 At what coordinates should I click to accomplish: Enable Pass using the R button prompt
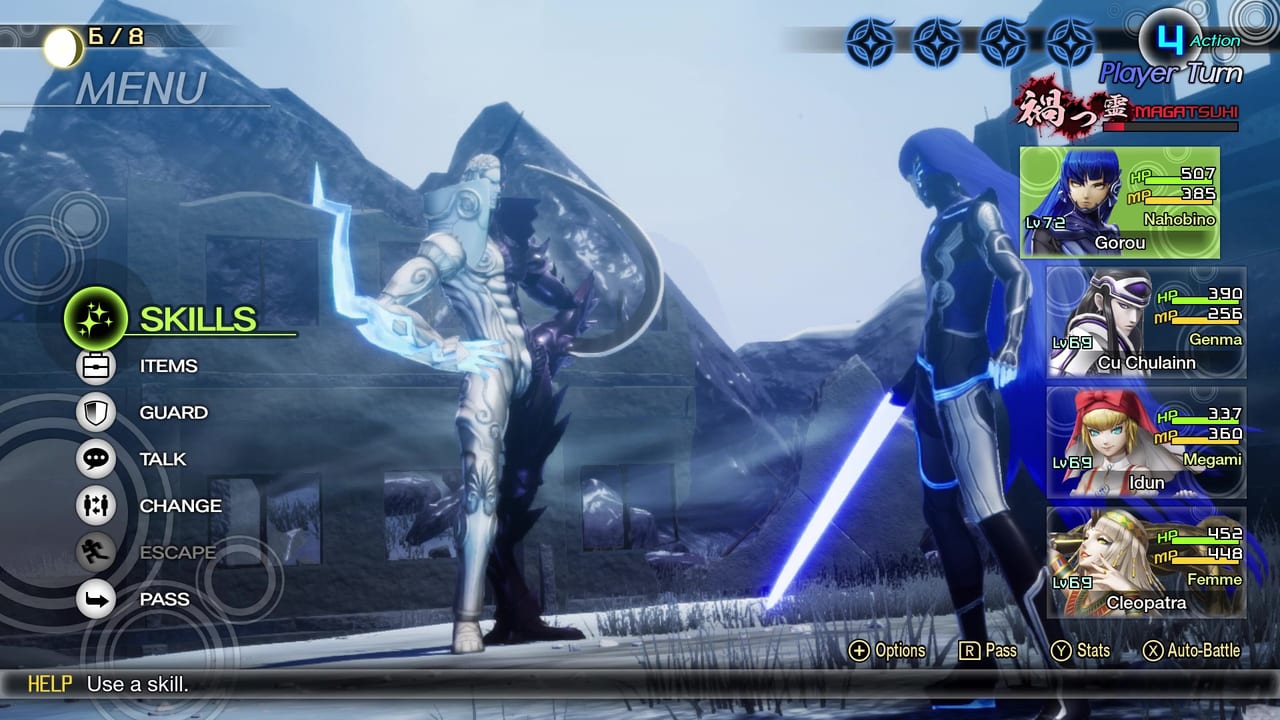[x=983, y=650]
